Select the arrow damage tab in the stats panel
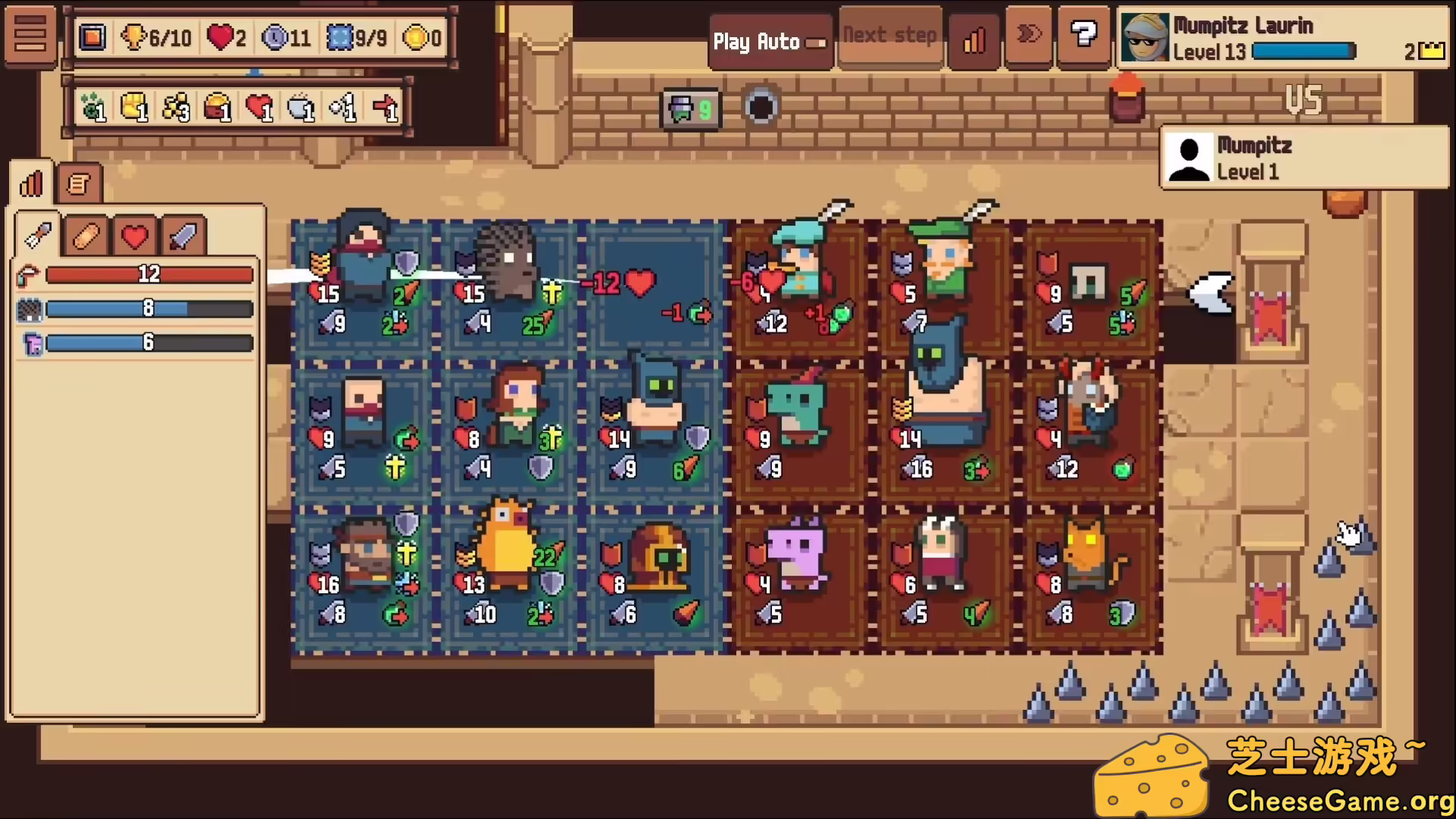Image resolution: width=1456 pixels, height=819 pixels. pos(36,235)
